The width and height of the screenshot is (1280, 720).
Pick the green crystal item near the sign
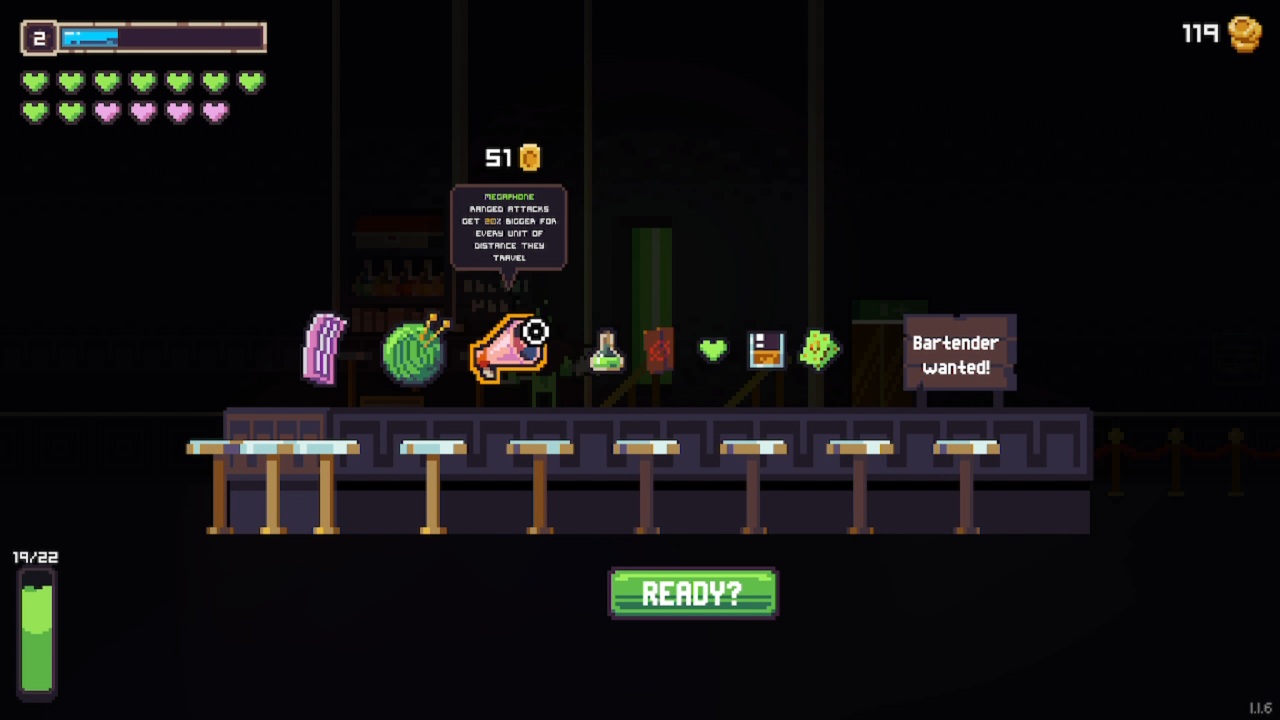click(x=820, y=350)
